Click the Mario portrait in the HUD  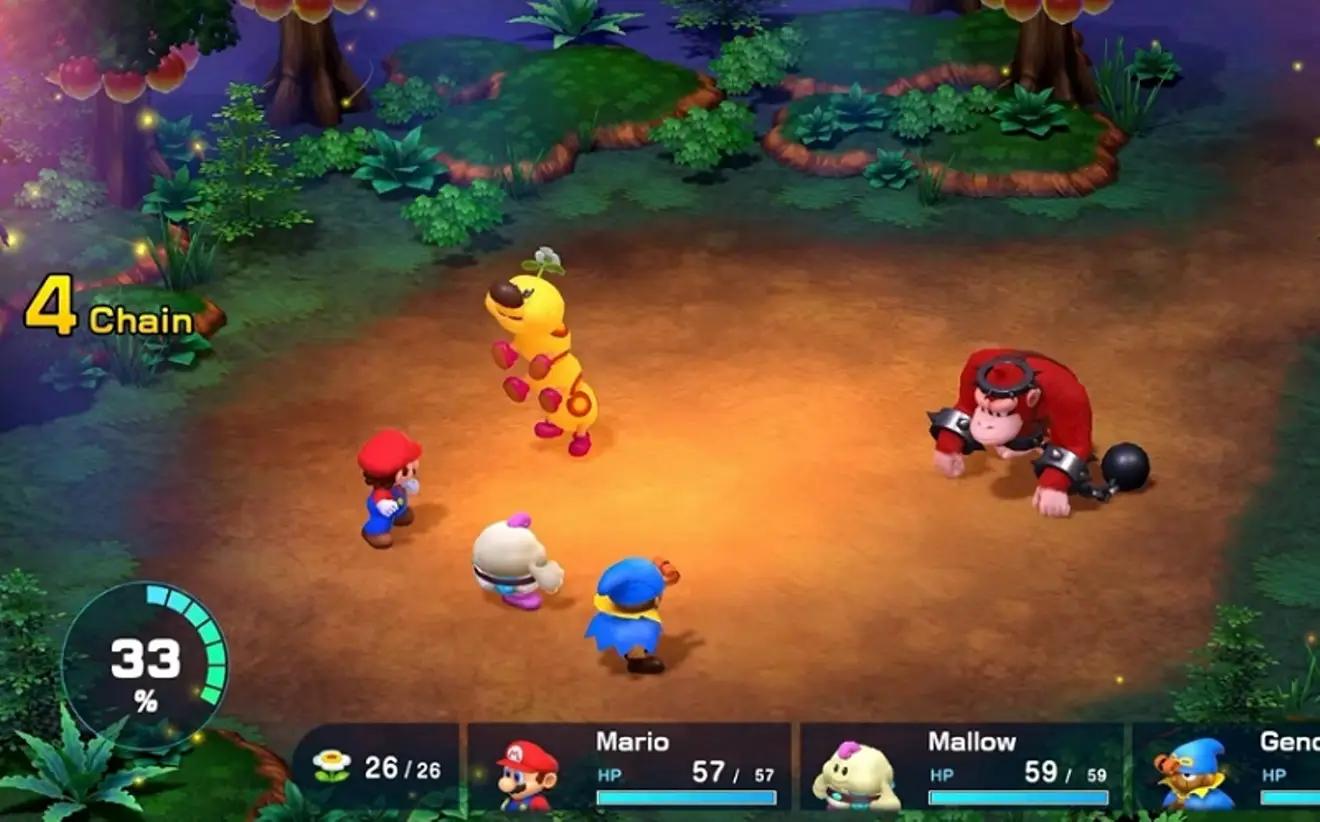[x=524, y=775]
